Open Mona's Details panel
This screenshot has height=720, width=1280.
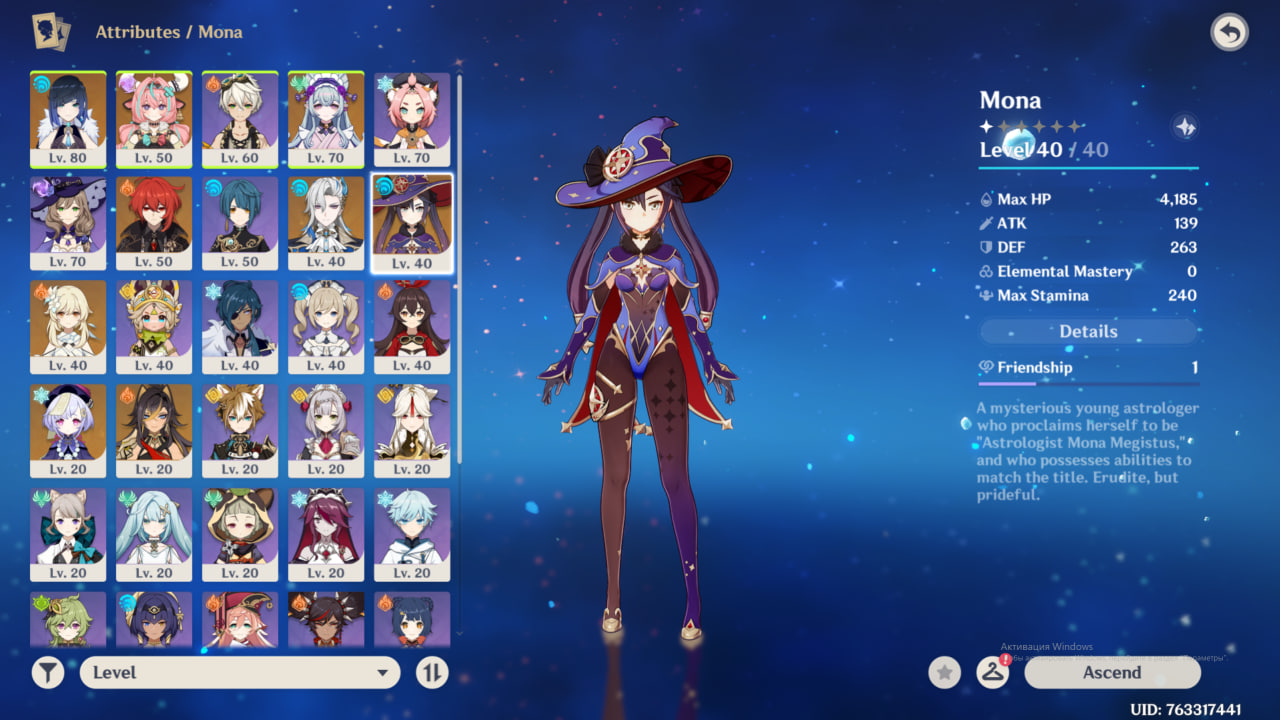1088,331
